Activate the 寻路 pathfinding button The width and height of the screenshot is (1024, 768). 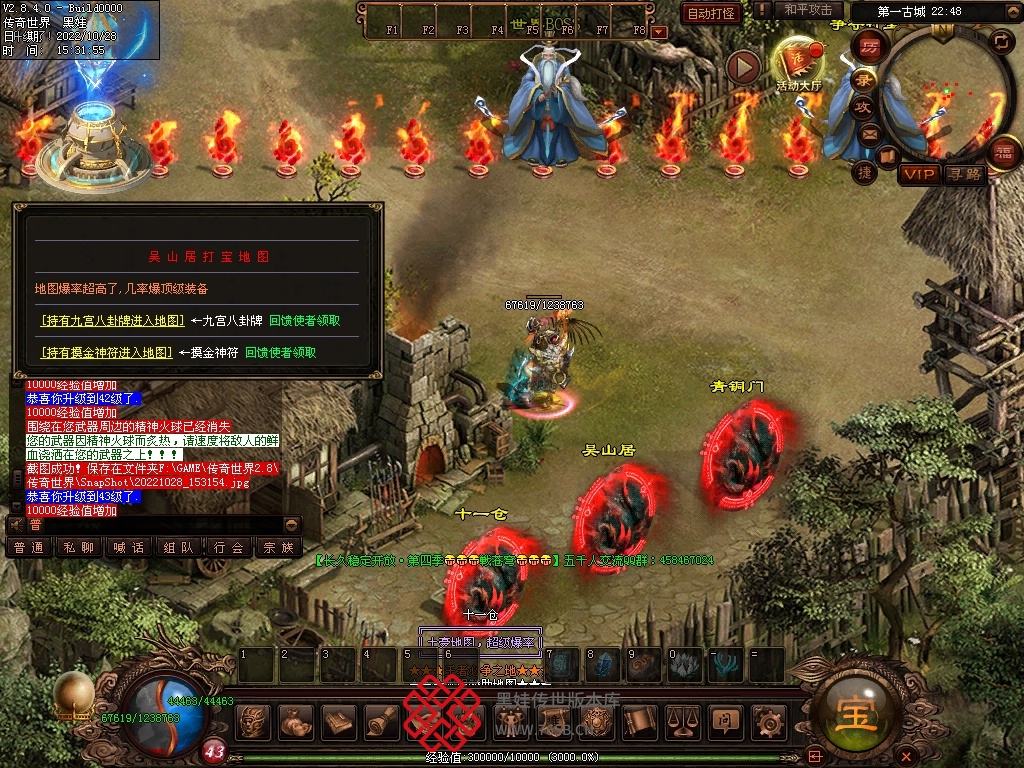[965, 174]
